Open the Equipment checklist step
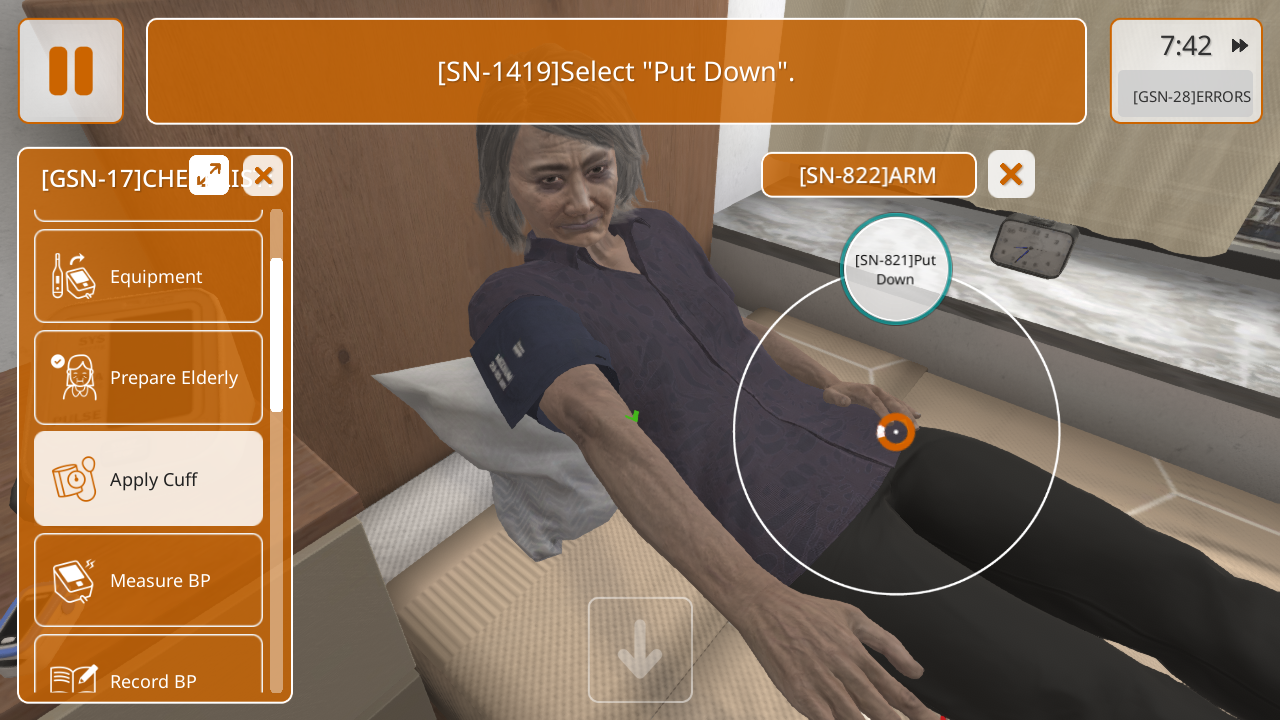1280x720 pixels. 148,276
